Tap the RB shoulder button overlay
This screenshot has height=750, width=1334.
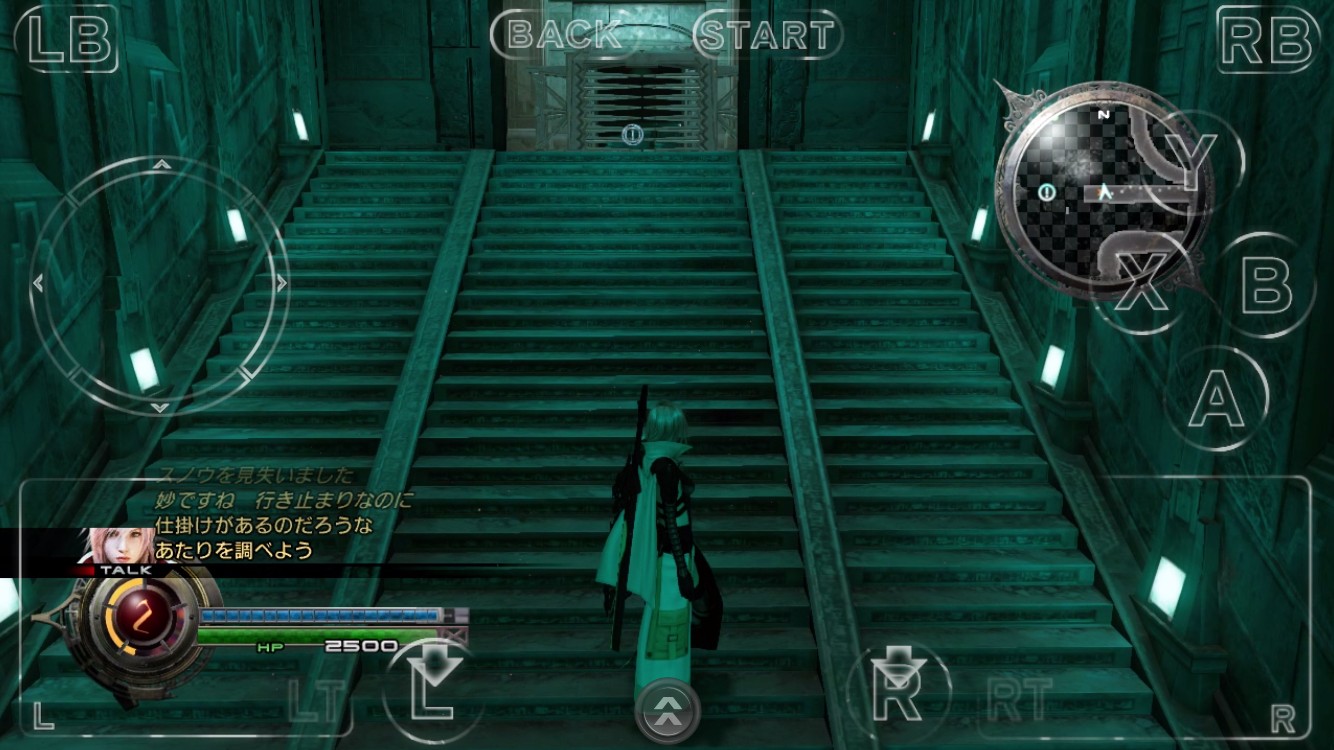(1266, 40)
